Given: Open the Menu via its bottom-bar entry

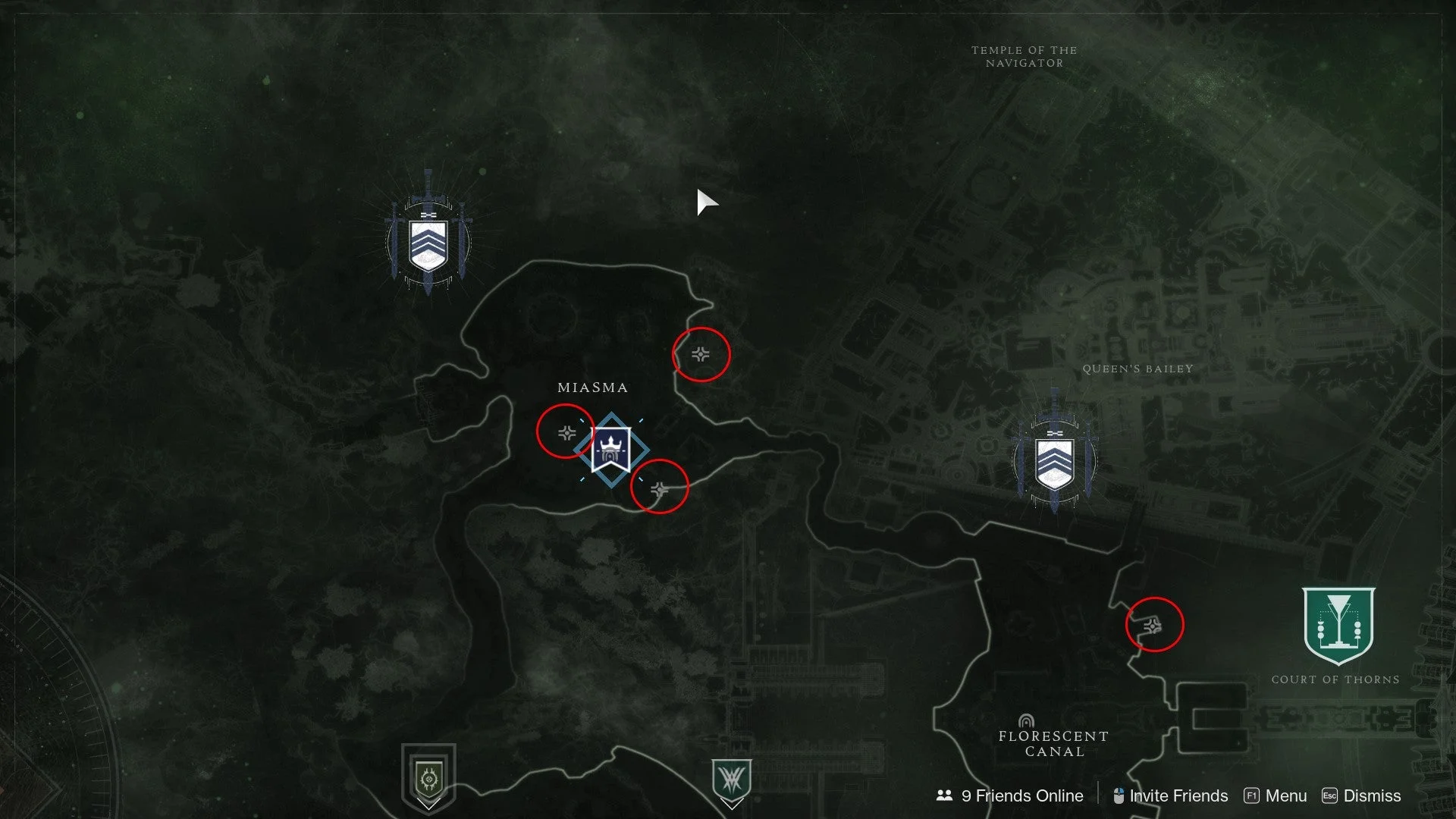Looking at the screenshot, I should pyautogui.click(x=1285, y=795).
